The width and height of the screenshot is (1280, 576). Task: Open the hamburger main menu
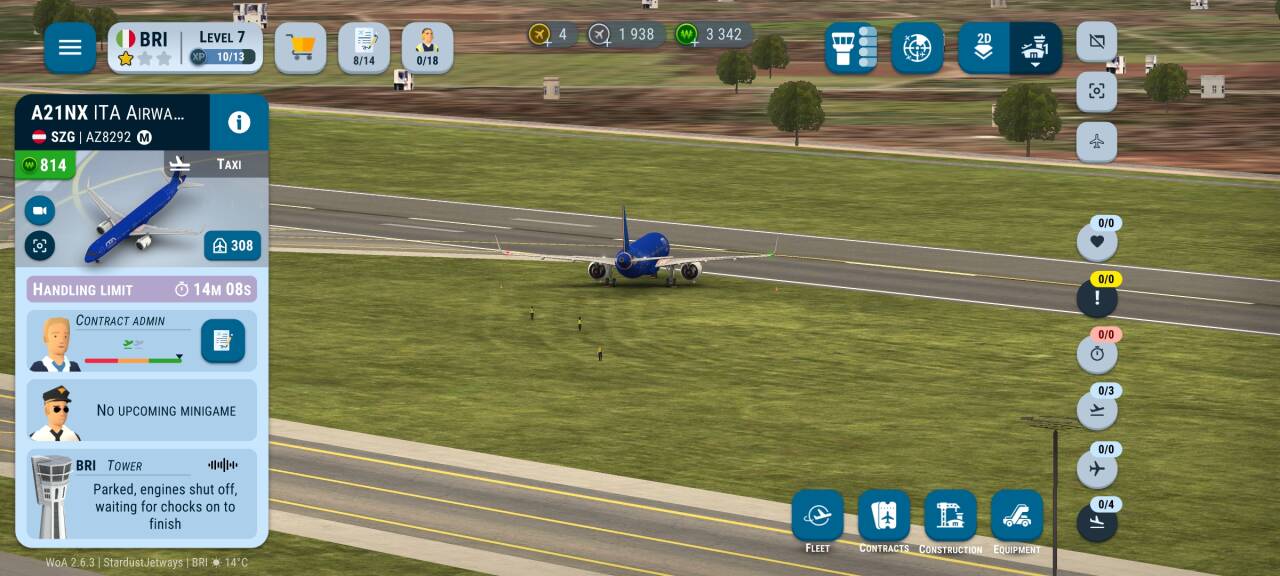point(70,47)
